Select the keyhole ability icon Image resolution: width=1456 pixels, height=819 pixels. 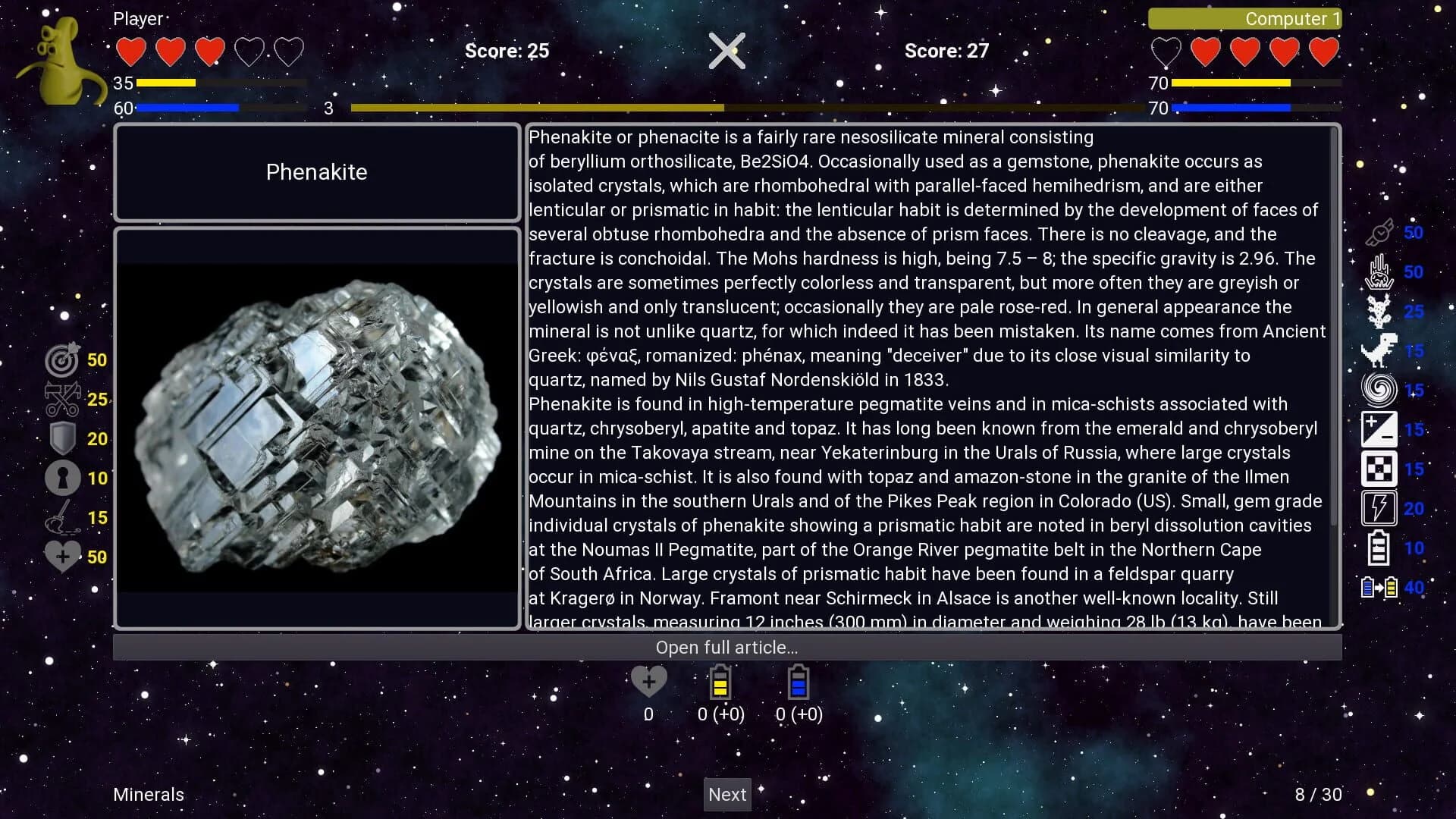(x=62, y=478)
